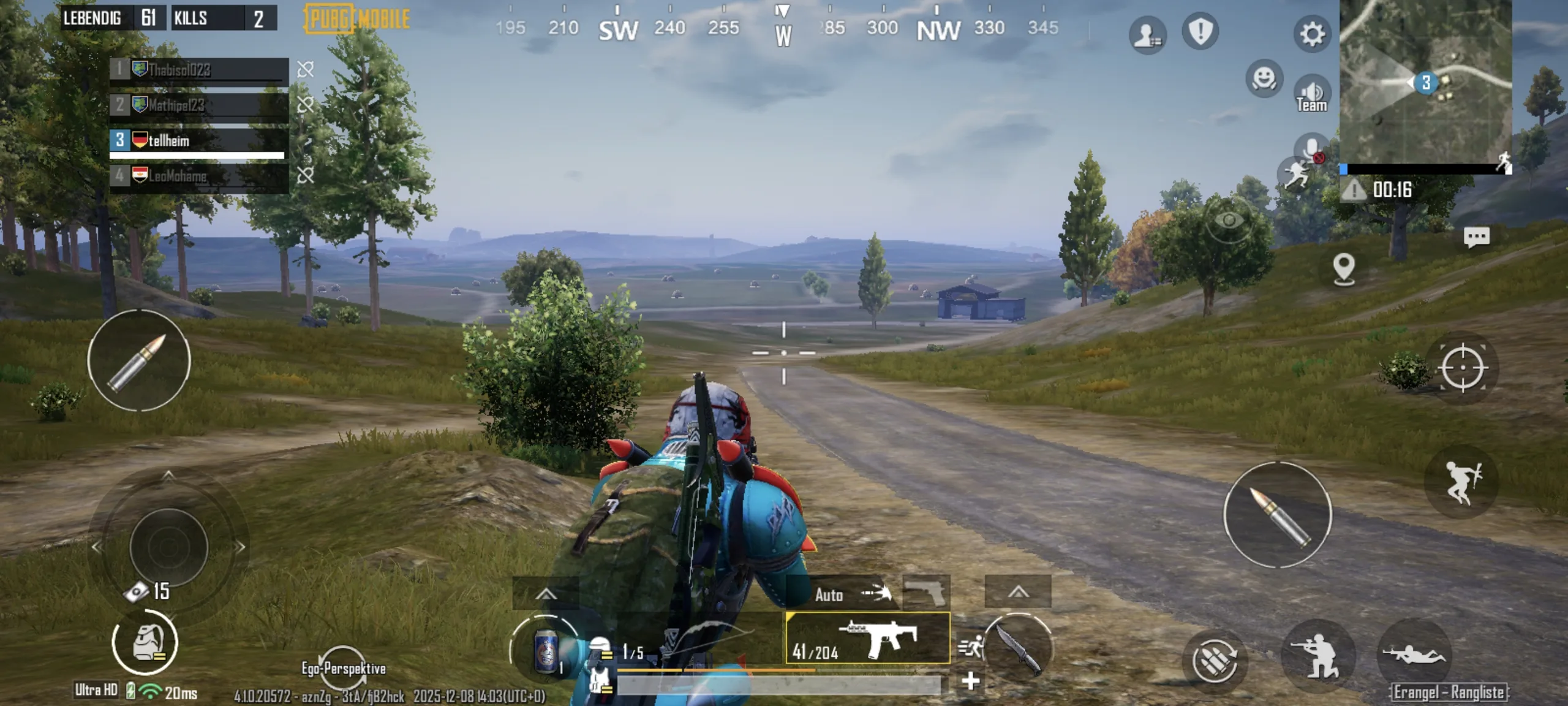The width and height of the screenshot is (1568, 706).
Task: Equip the knife melee weapon
Action: coord(1017,648)
